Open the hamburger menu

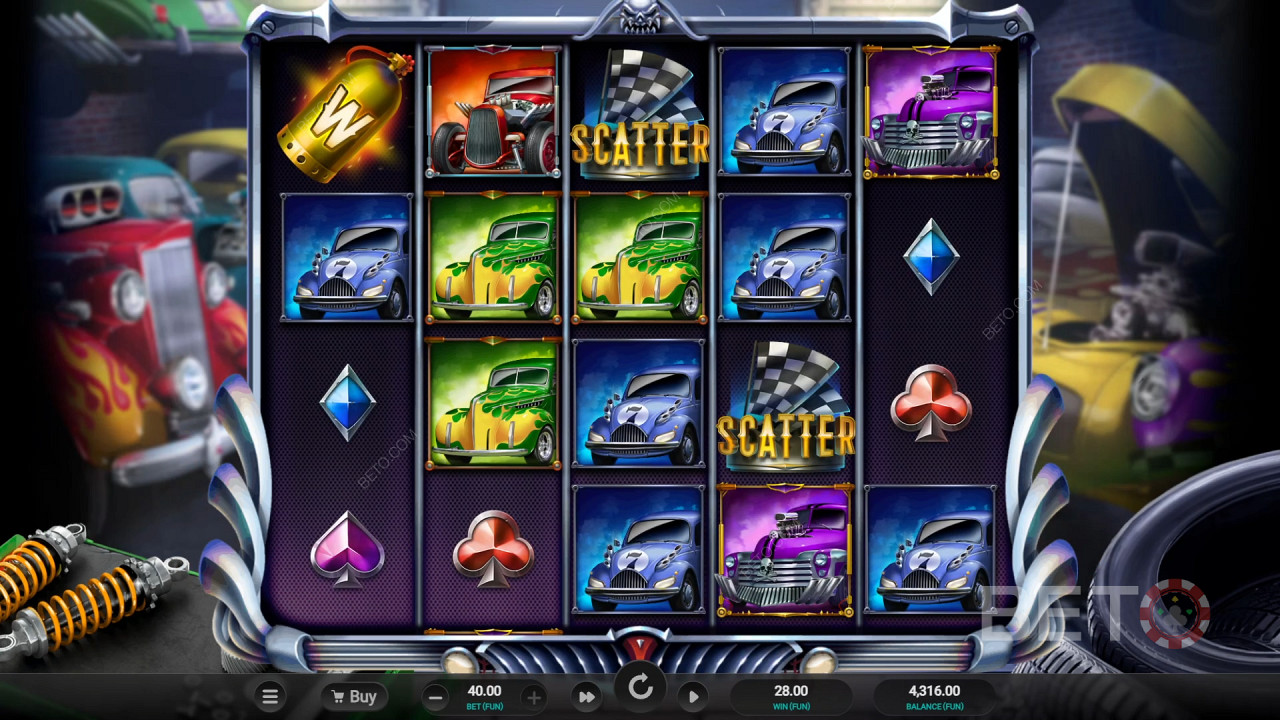[269, 696]
